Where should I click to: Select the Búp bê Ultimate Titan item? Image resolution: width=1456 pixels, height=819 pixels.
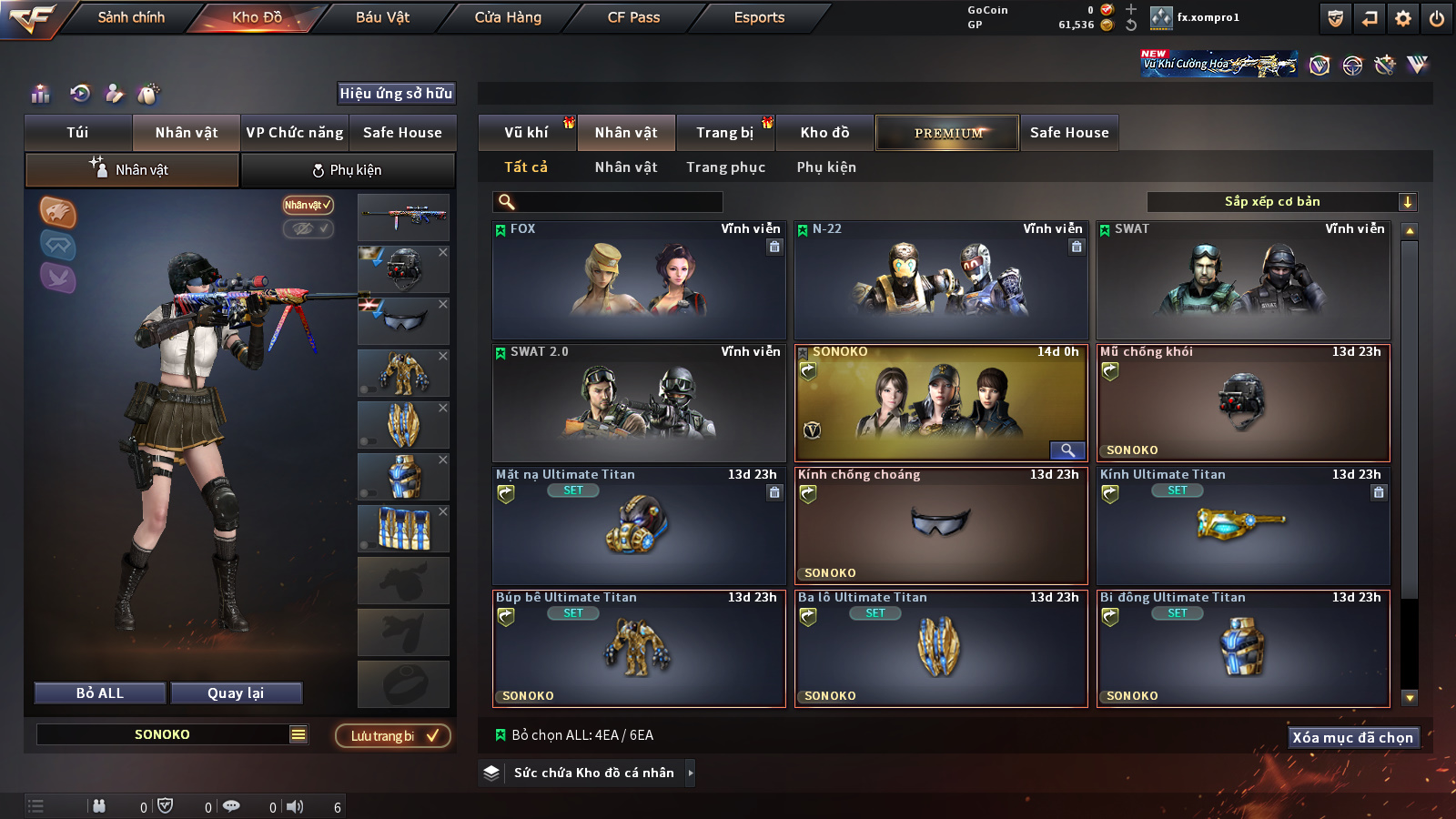coord(639,649)
